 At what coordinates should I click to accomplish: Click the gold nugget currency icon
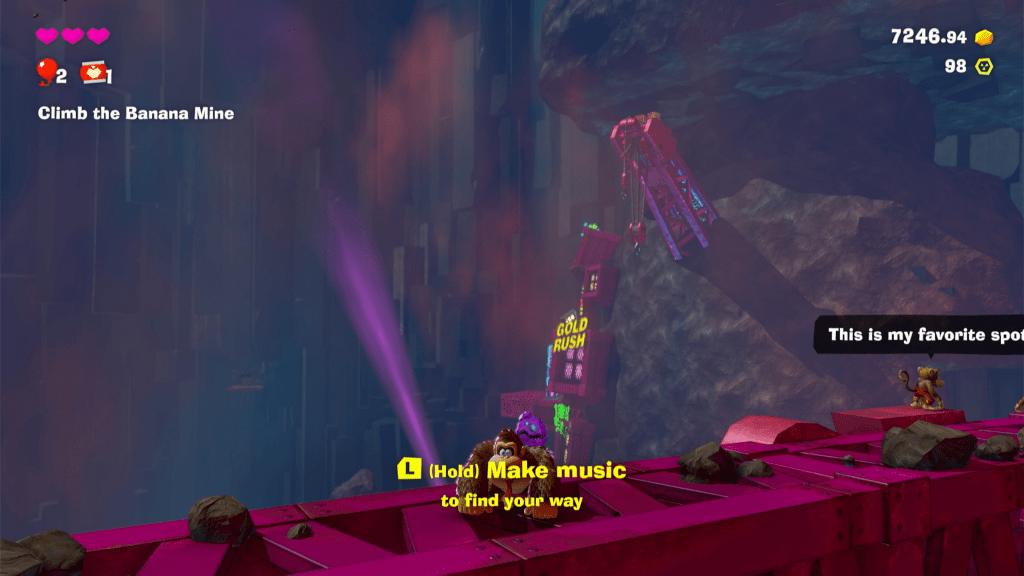coord(984,37)
